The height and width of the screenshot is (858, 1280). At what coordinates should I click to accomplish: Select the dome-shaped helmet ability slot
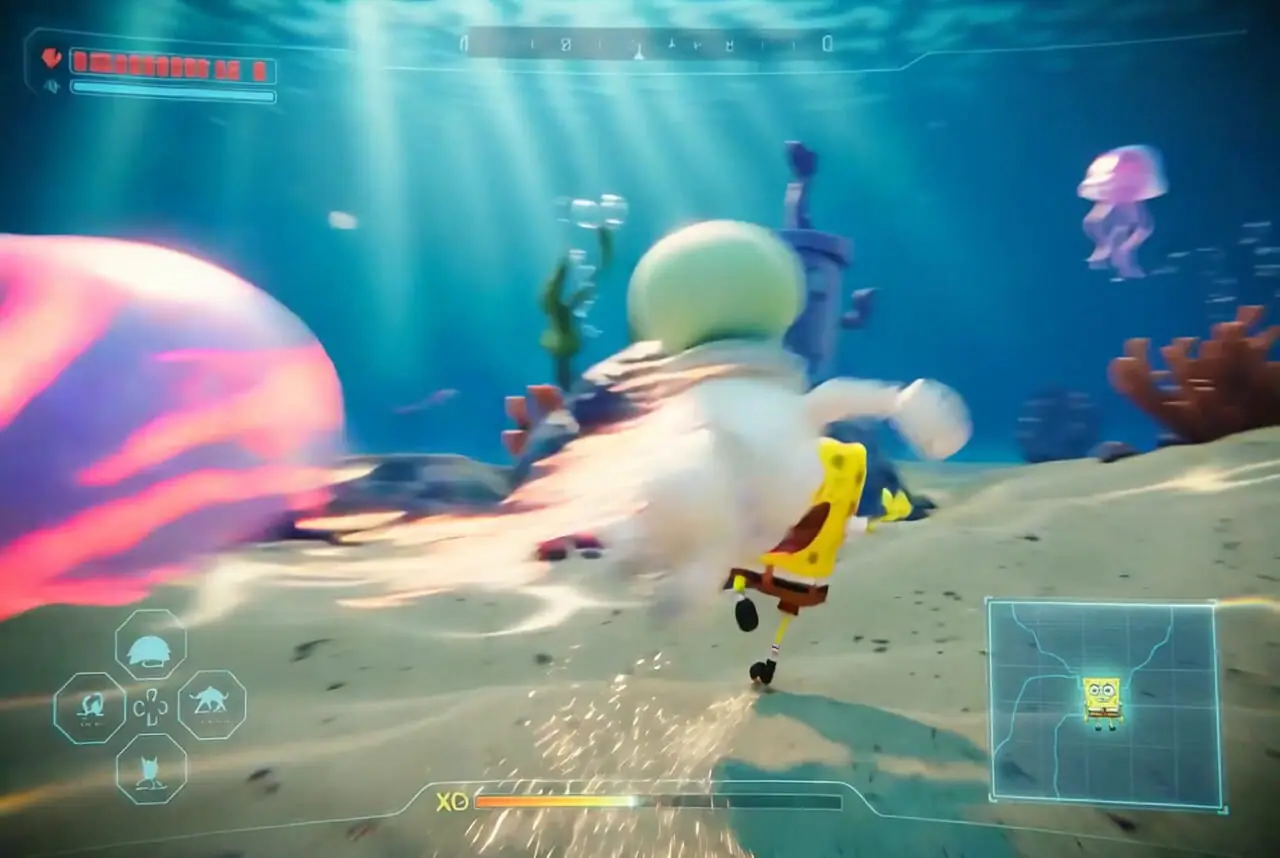click(x=150, y=647)
